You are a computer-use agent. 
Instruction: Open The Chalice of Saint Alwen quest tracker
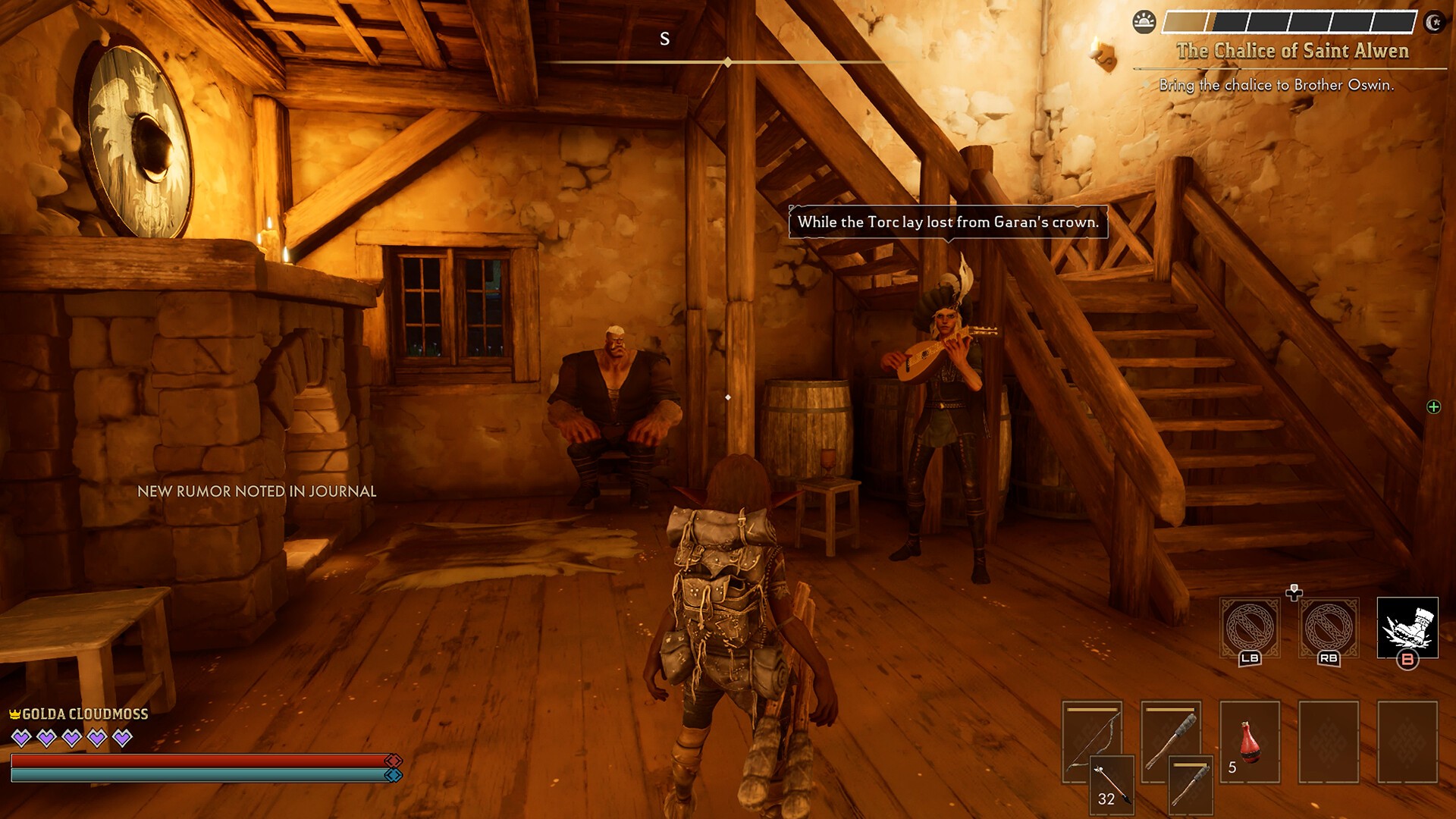tap(1292, 51)
